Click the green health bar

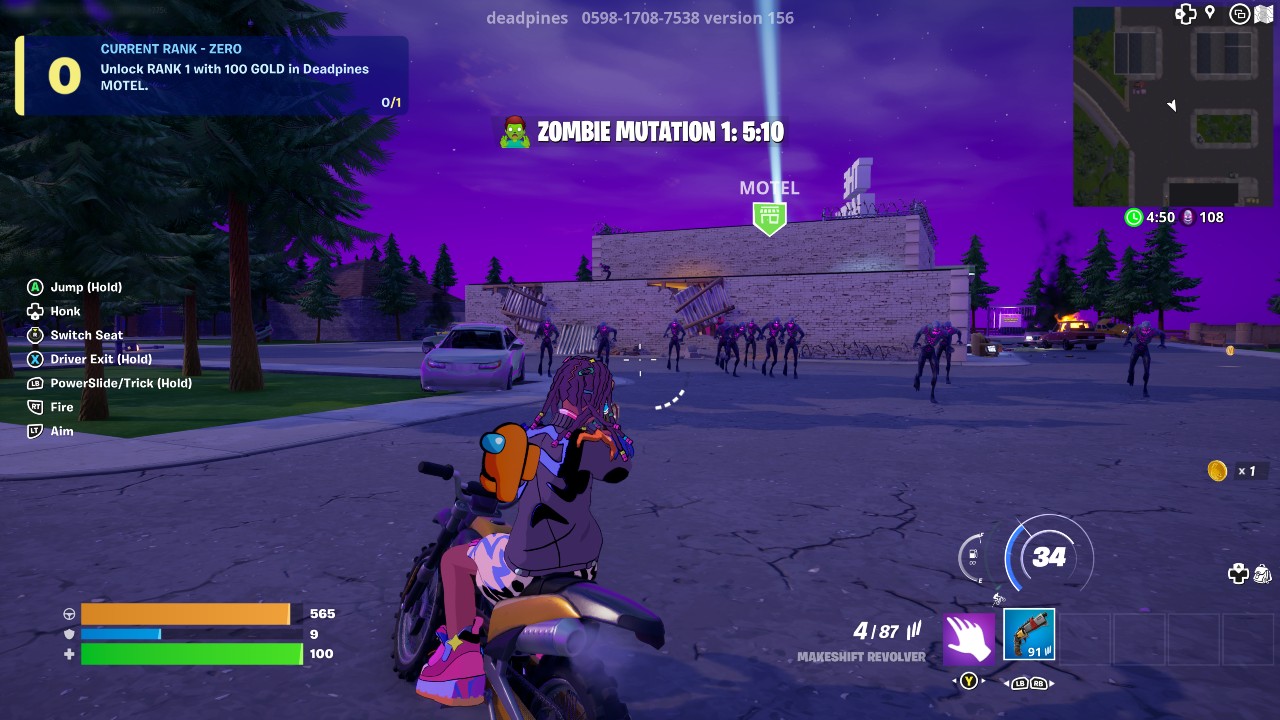(x=192, y=654)
